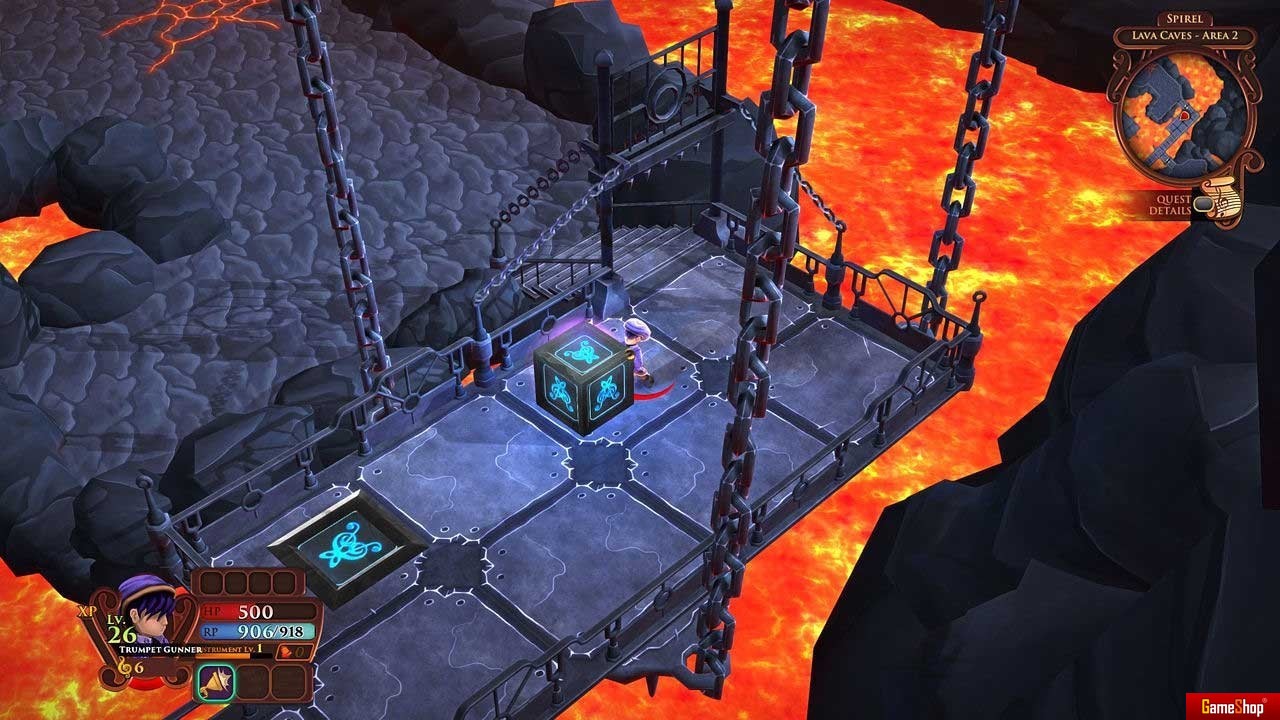Viewport: 1280px width, 720px height.
Task: Click the GameShop watermark logo
Action: pos(1232,704)
